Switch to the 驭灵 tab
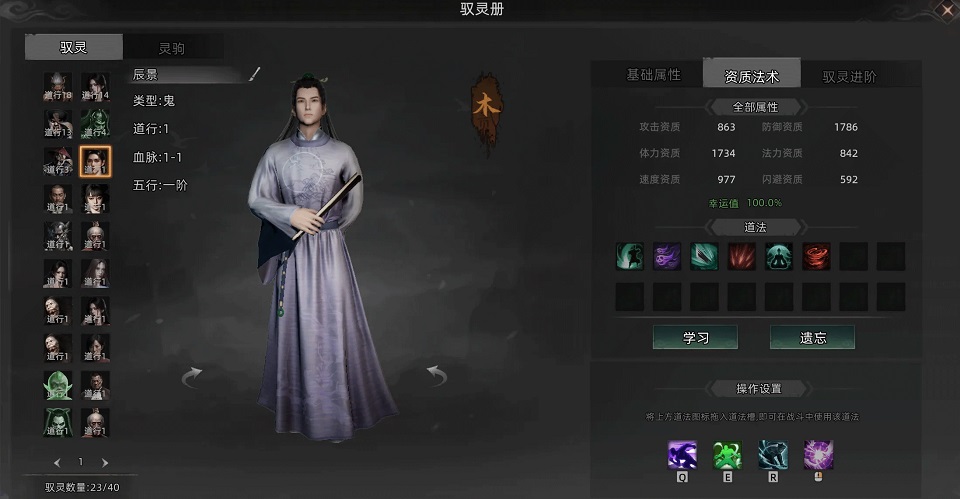This screenshot has width=960, height=499. pos(74,47)
